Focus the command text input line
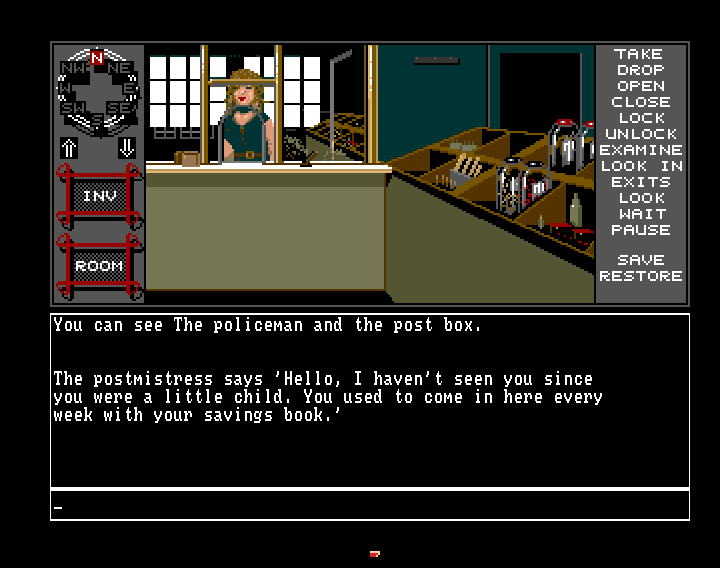Screen dimensions: 720x568 click(370, 506)
